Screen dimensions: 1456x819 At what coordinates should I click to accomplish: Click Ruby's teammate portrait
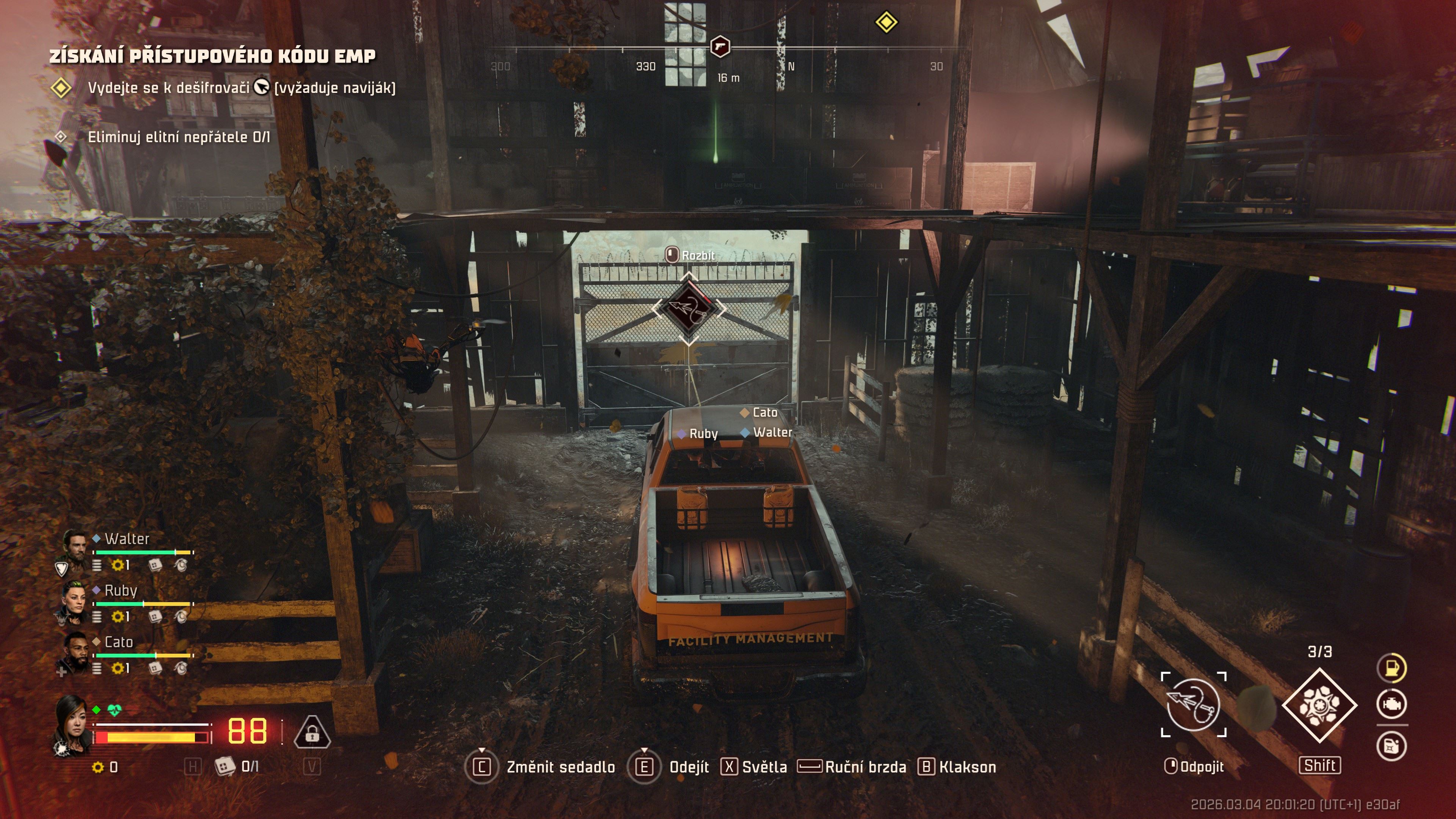click(x=75, y=600)
